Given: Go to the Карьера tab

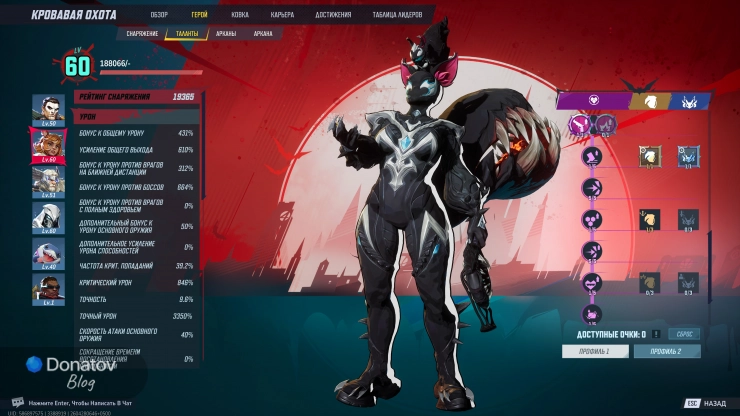Looking at the screenshot, I should [x=283, y=16].
